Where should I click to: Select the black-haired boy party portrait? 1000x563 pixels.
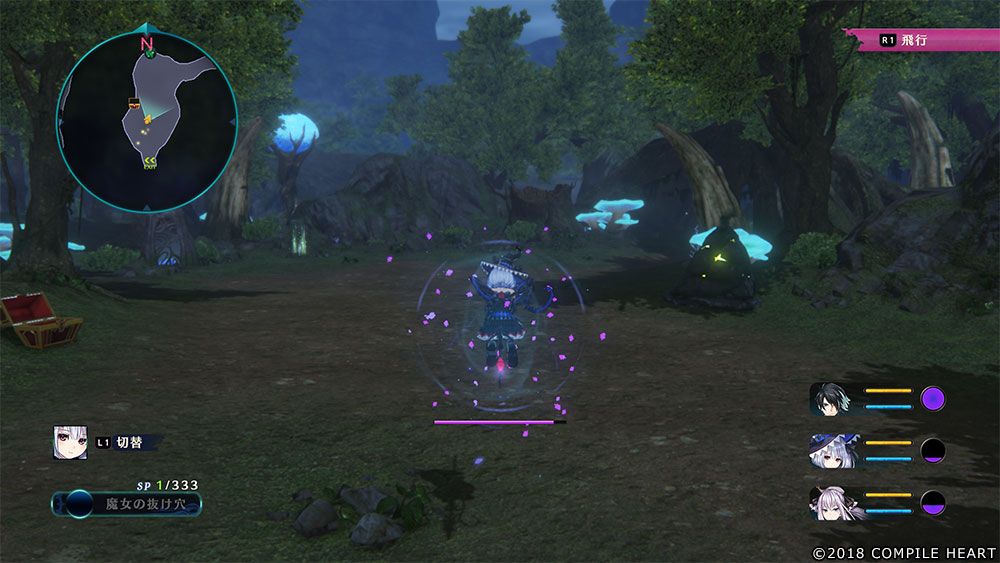point(831,398)
